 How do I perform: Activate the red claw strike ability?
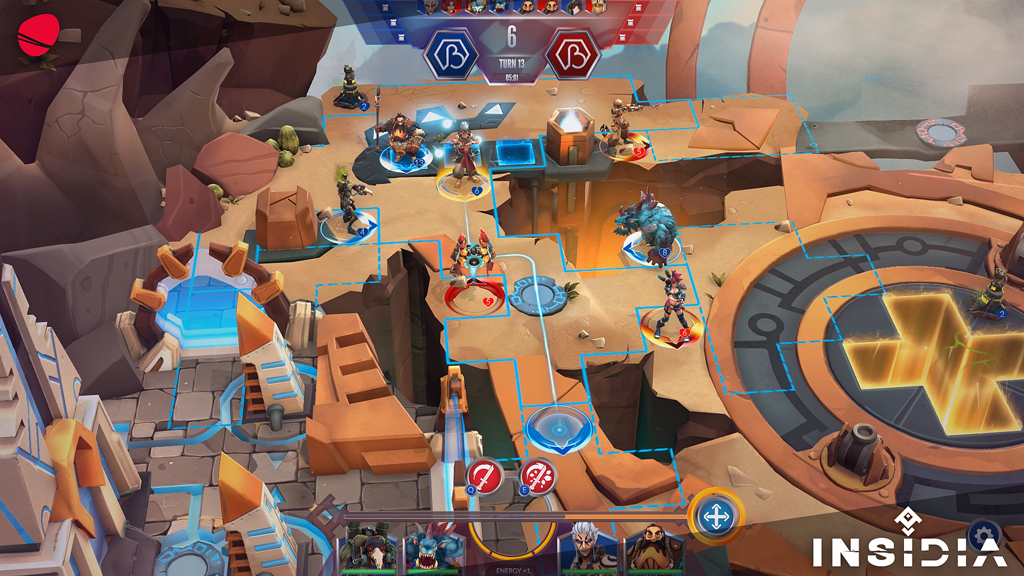point(538,474)
